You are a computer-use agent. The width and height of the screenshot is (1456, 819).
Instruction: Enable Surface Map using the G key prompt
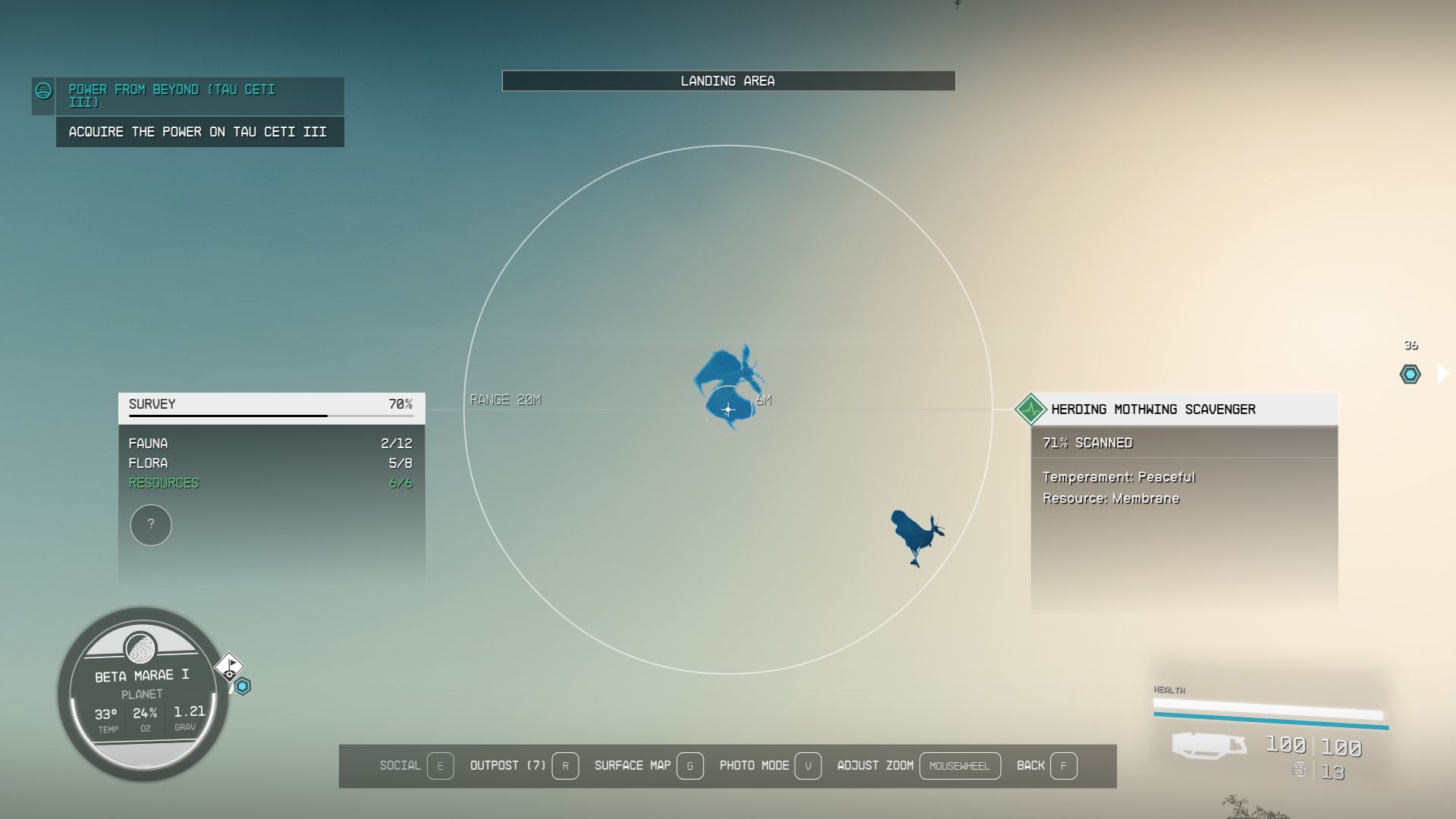(689, 766)
